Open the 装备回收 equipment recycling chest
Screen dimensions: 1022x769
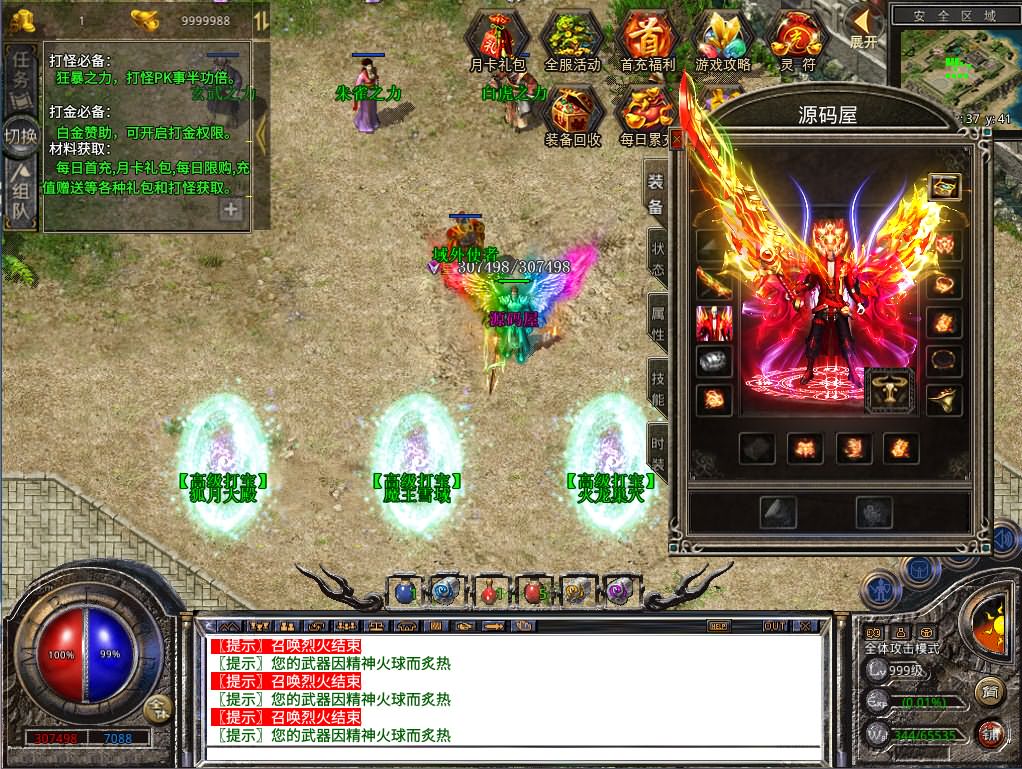572,114
